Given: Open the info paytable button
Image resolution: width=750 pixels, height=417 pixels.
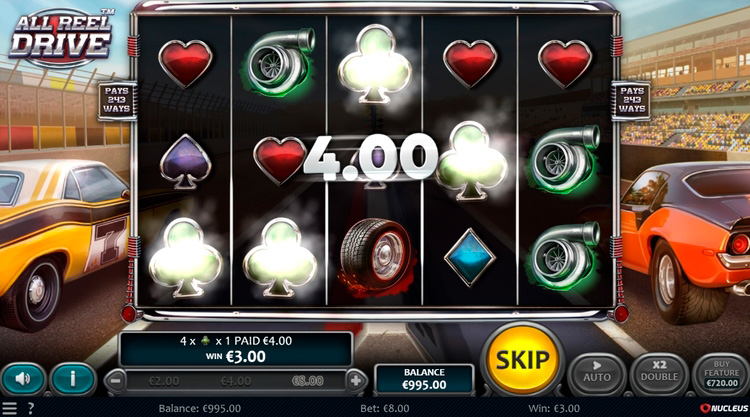Looking at the screenshot, I should (73, 379).
